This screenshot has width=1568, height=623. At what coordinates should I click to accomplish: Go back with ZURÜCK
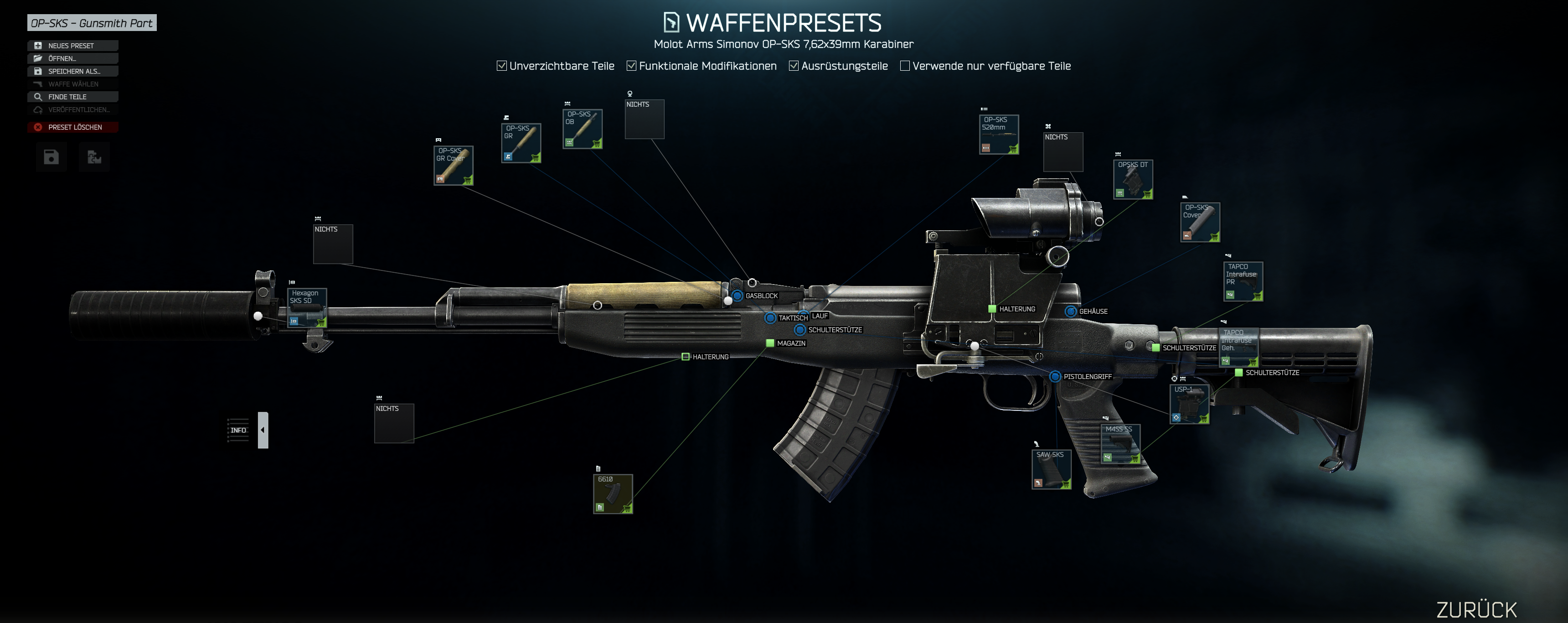coord(1477,609)
